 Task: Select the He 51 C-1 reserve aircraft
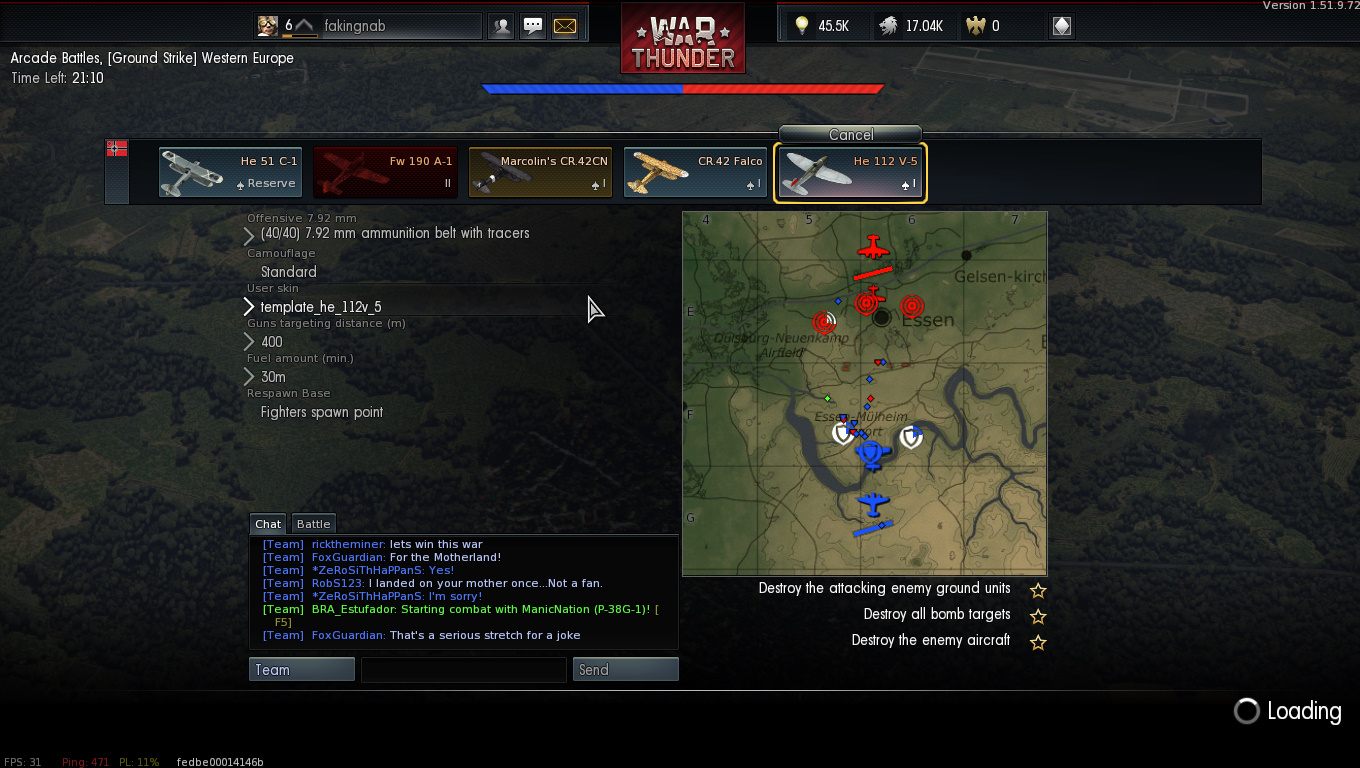click(230, 173)
